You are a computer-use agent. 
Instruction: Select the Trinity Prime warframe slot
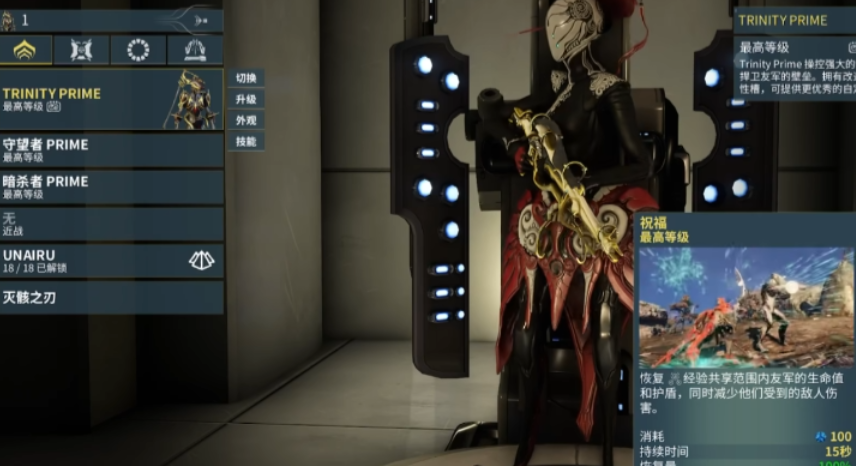pos(110,99)
